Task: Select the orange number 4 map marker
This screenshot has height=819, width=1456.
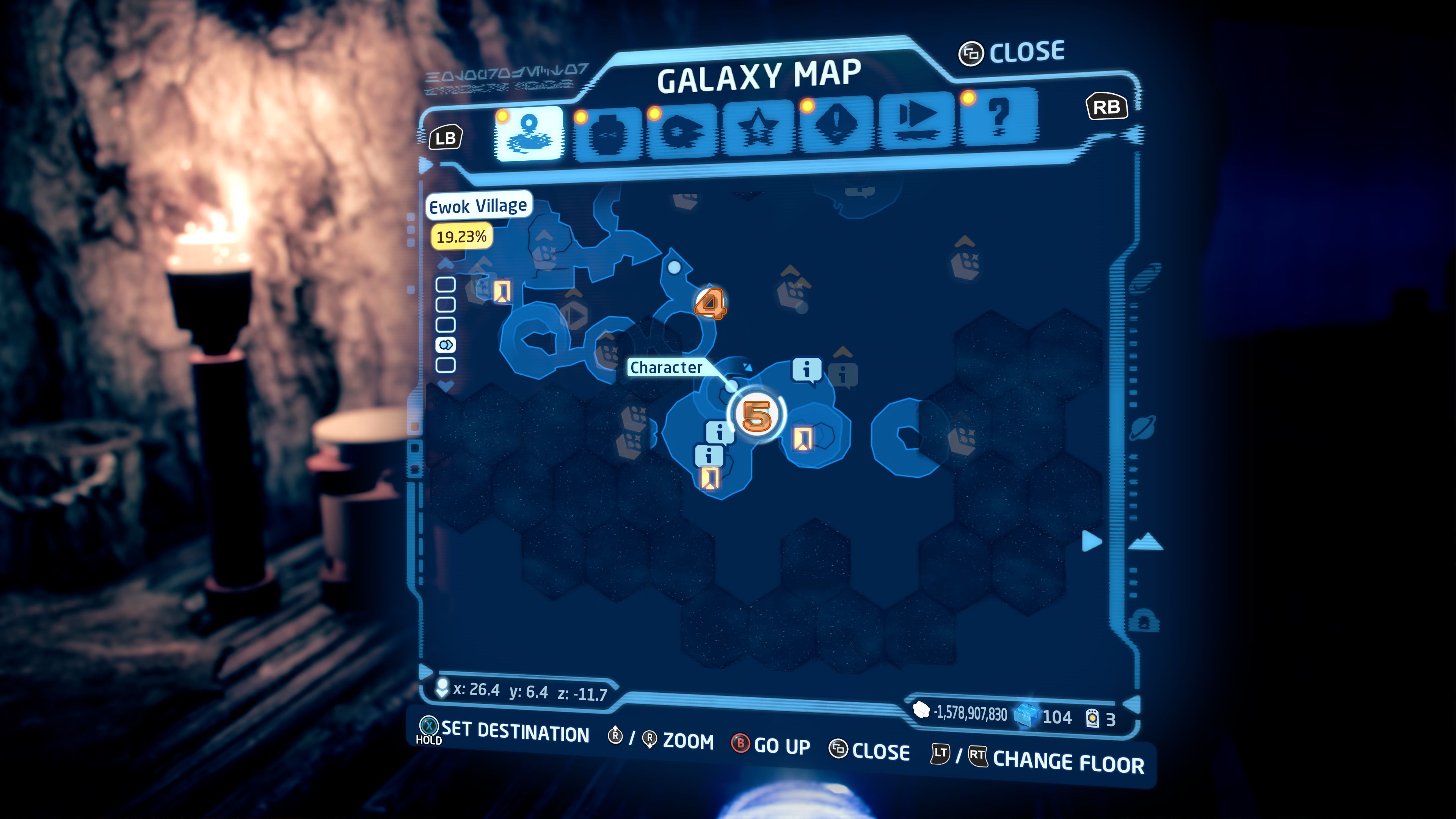Action: pyautogui.click(x=711, y=304)
